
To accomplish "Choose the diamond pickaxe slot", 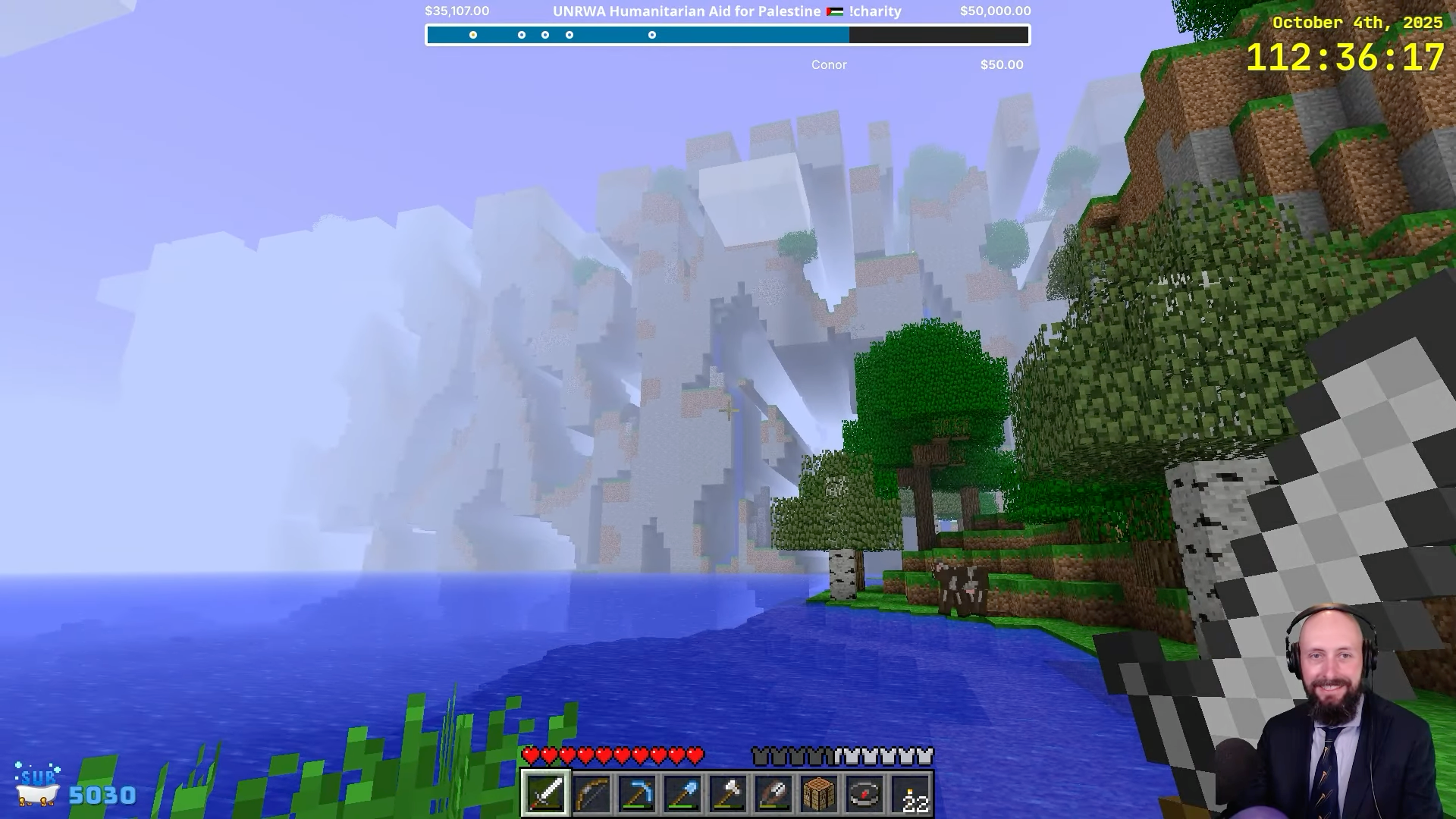I will click(636, 794).
